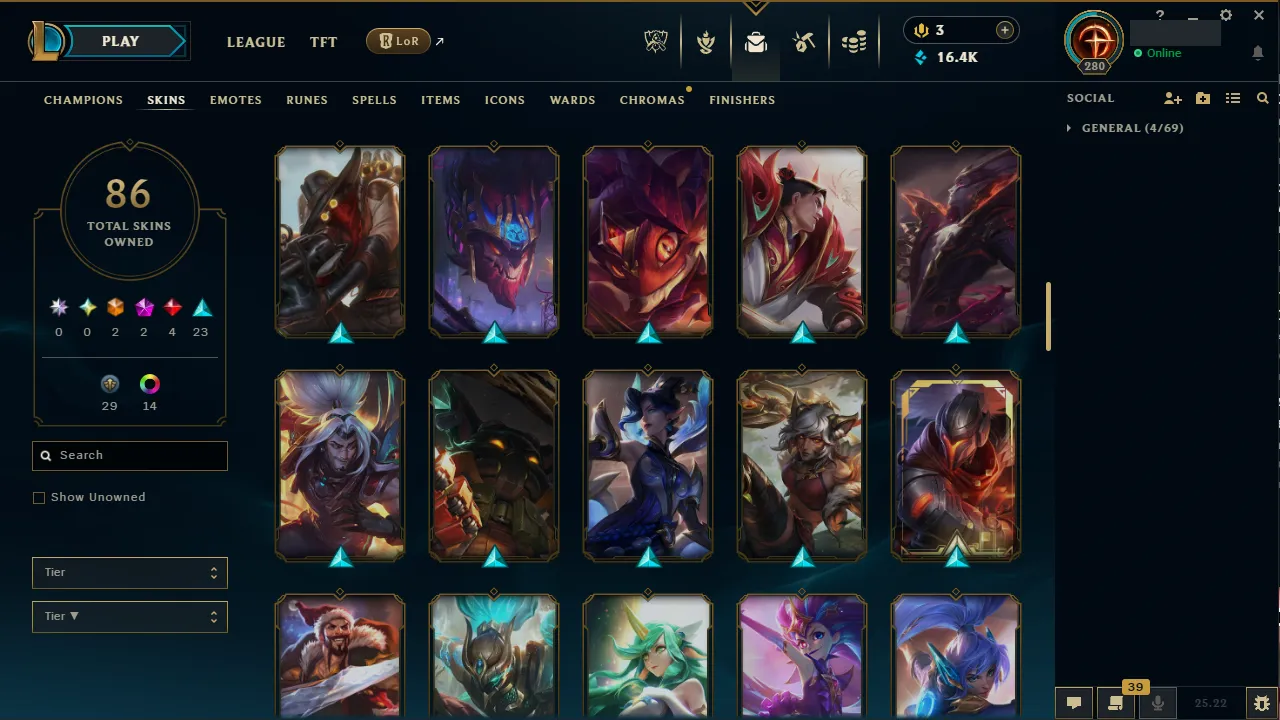Click the chromas count icon showing 29

coord(110,383)
